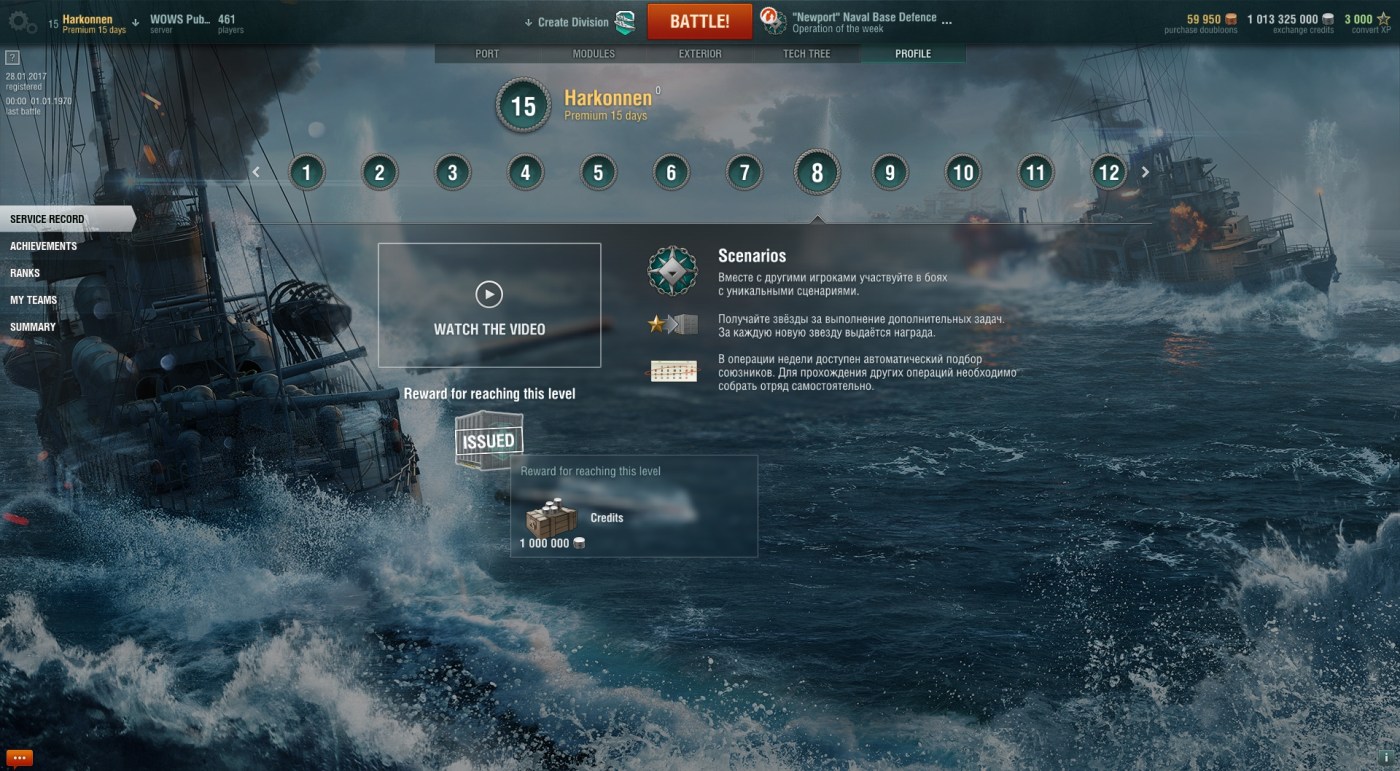Screen dimensions: 1400x771
Task: Watch the video for Scenarios
Action: click(x=489, y=305)
